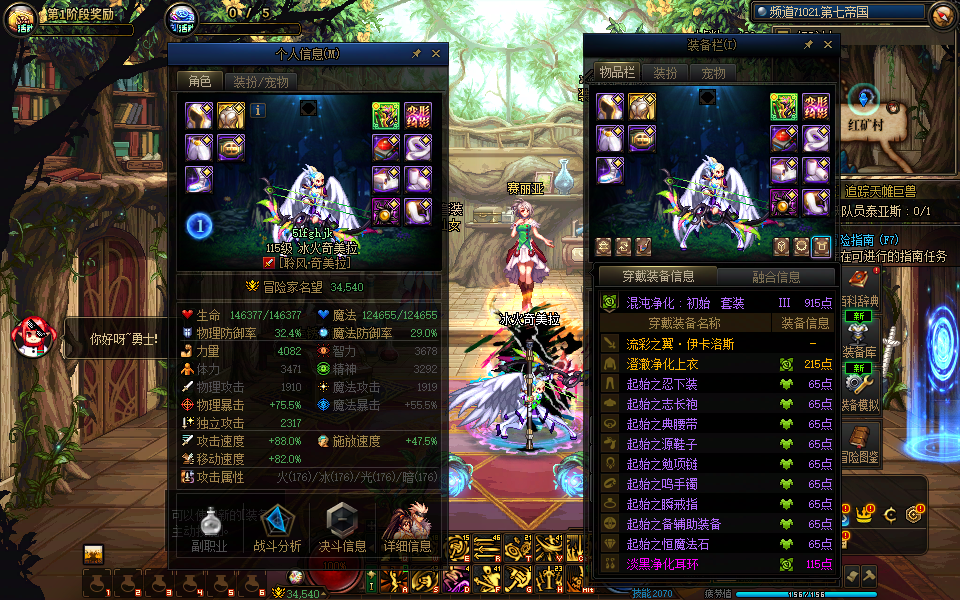Pin the 个人信息 window
Viewport: 960px width, 600px height.
pos(416,53)
